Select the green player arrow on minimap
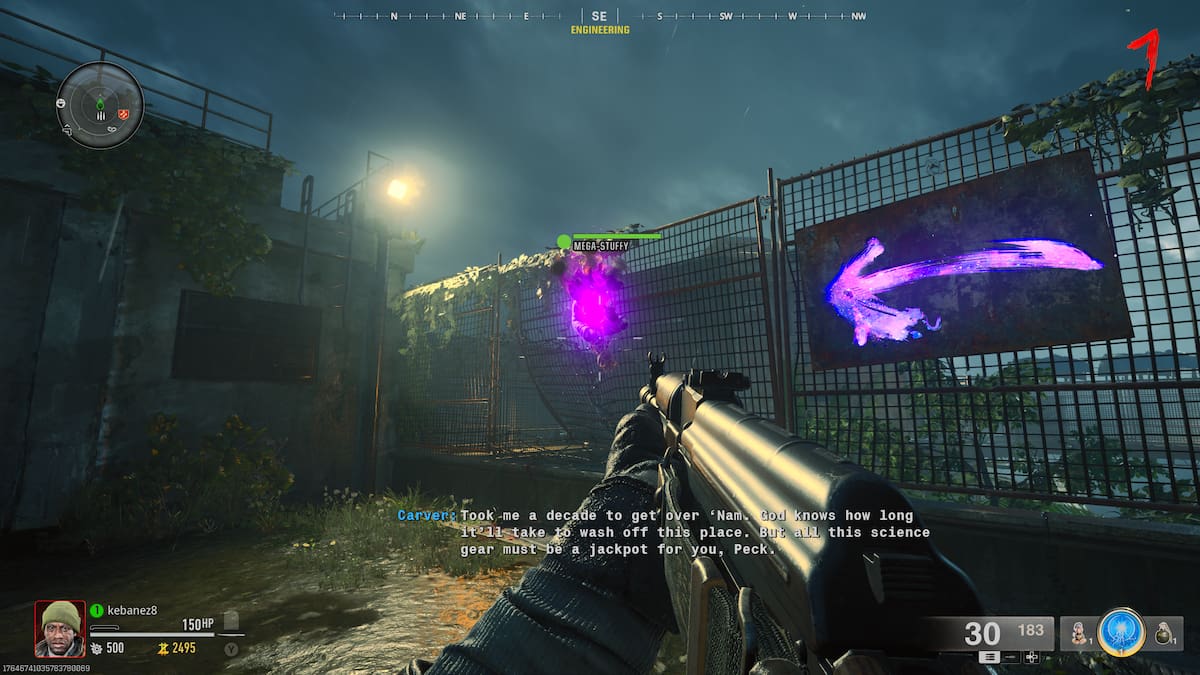The image size is (1200, 675). pos(100,104)
